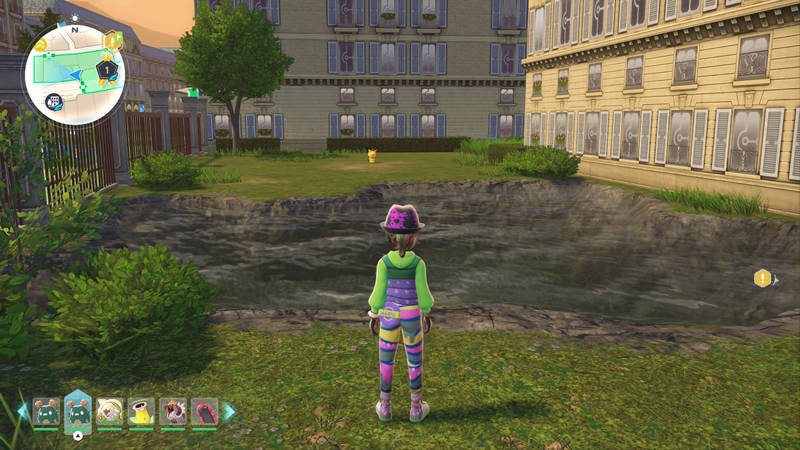Click the yellow marker on the minimap's left edge
The image size is (800, 450).
click(x=39, y=46)
